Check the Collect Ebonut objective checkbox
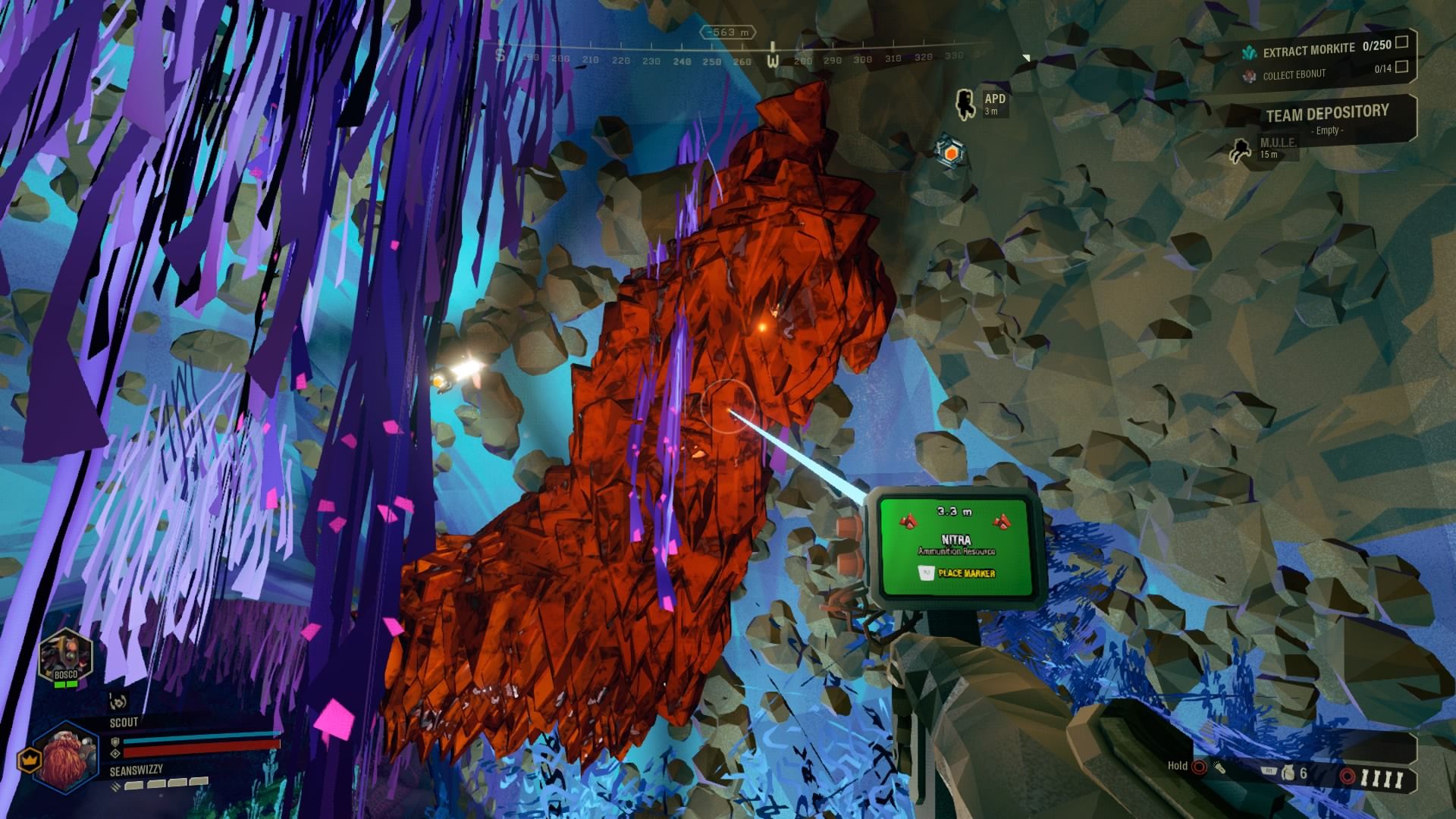 1403,67
